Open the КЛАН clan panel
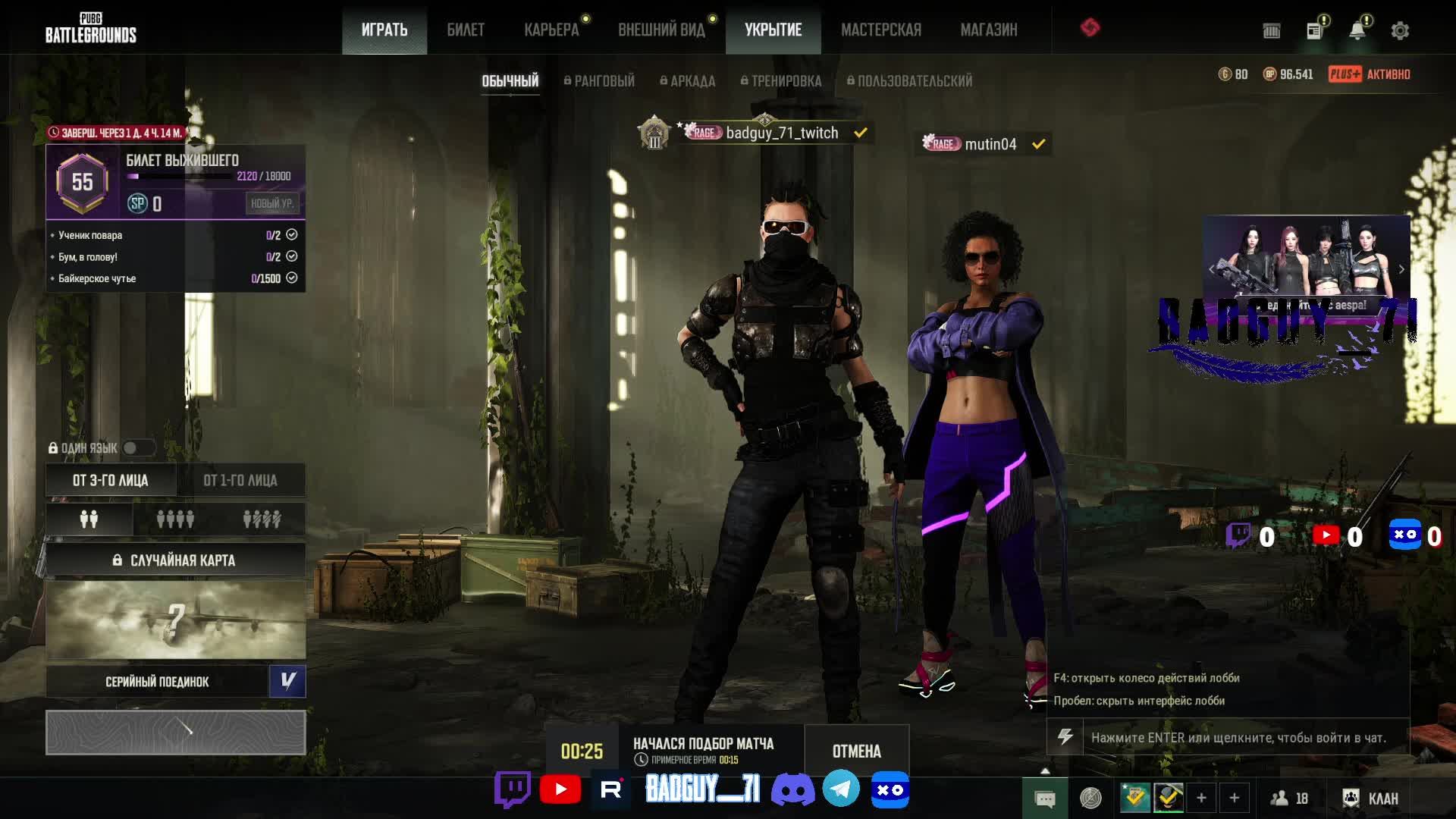Image resolution: width=1456 pixels, height=819 pixels. 1371,798
